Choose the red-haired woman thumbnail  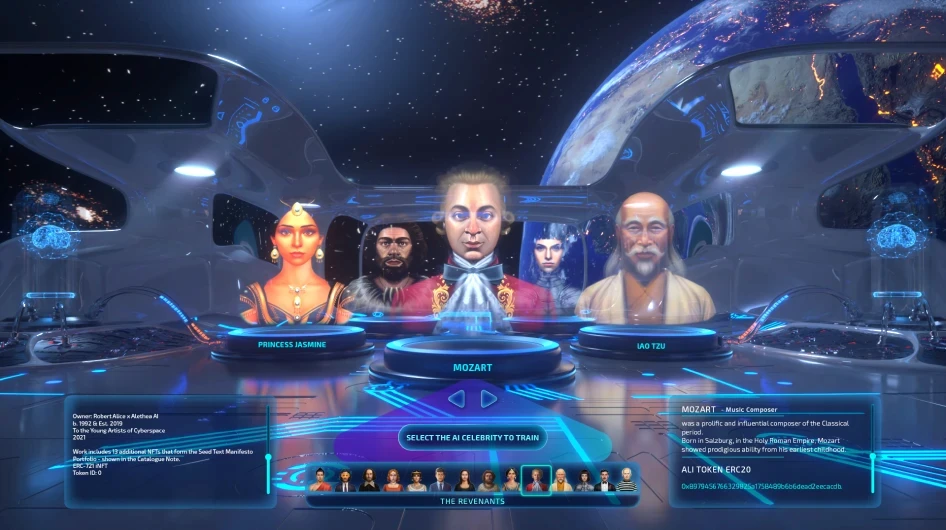393,480
